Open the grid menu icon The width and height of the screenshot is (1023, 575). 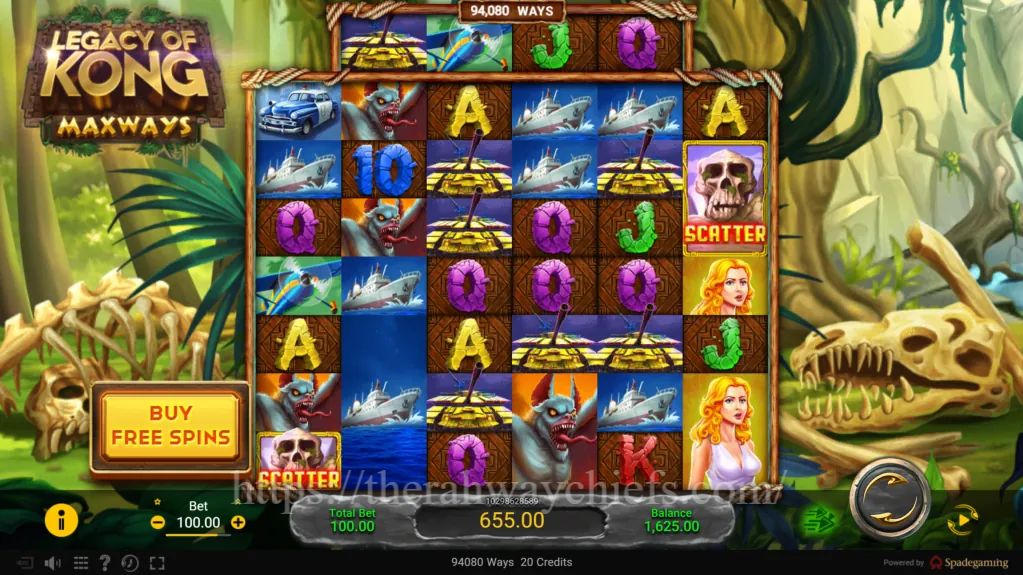81,563
